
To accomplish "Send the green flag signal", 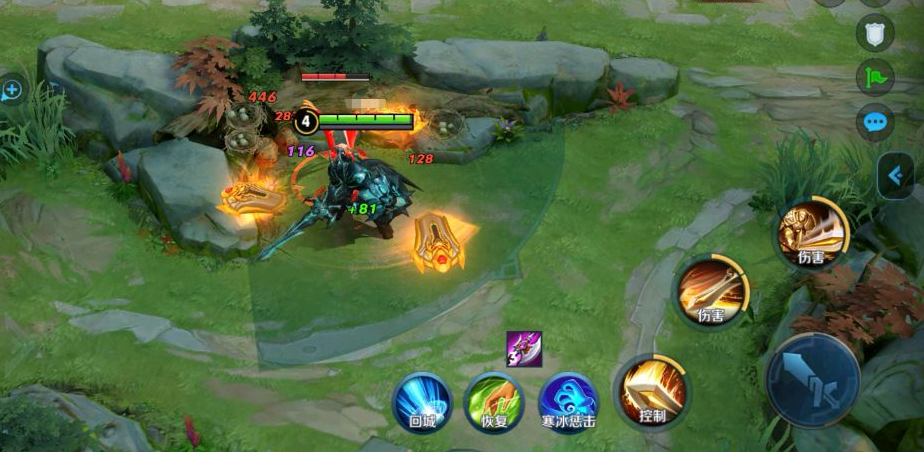I will [x=875, y=77].
